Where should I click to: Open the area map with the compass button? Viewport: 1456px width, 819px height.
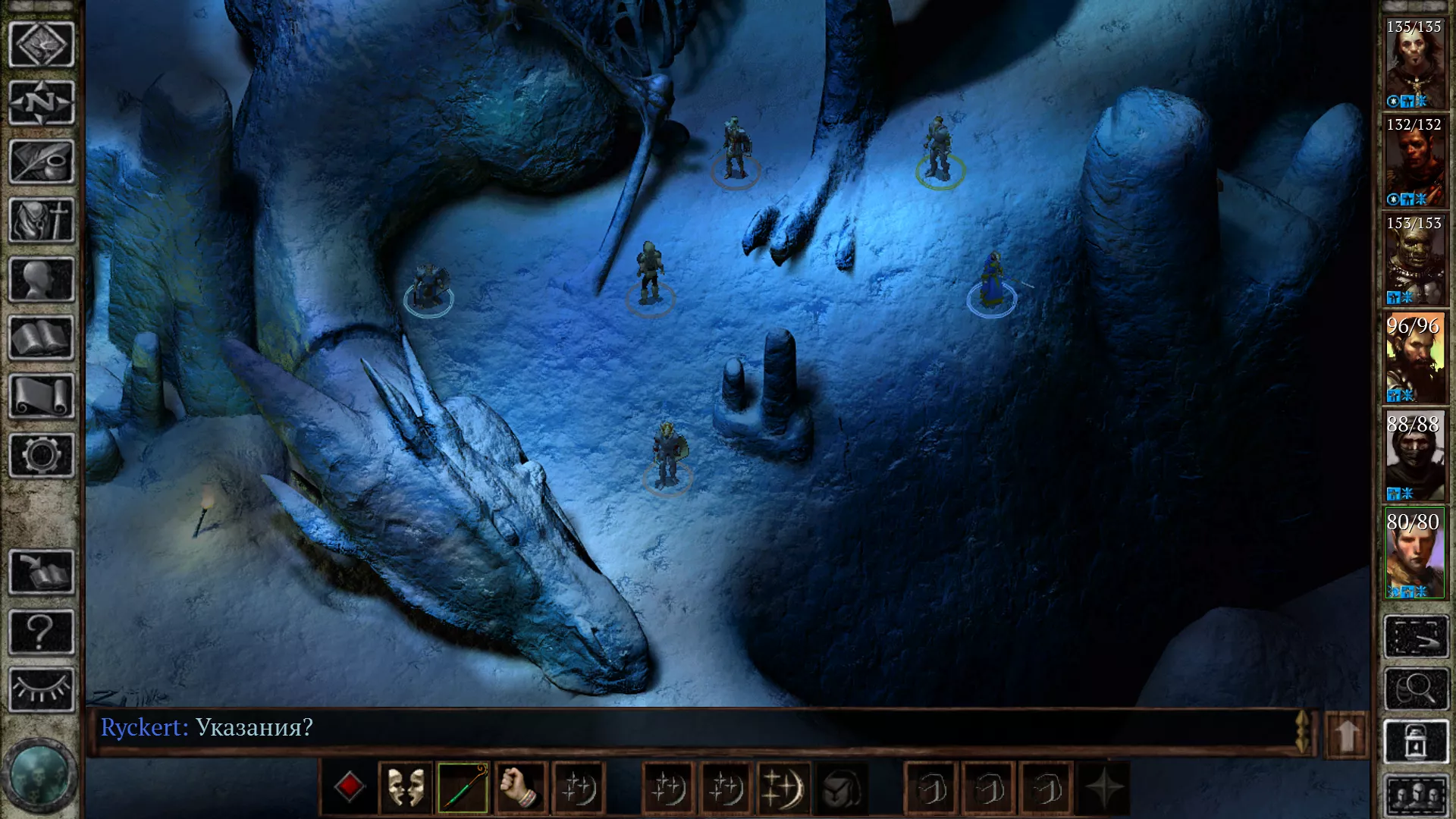pos(42,103)
